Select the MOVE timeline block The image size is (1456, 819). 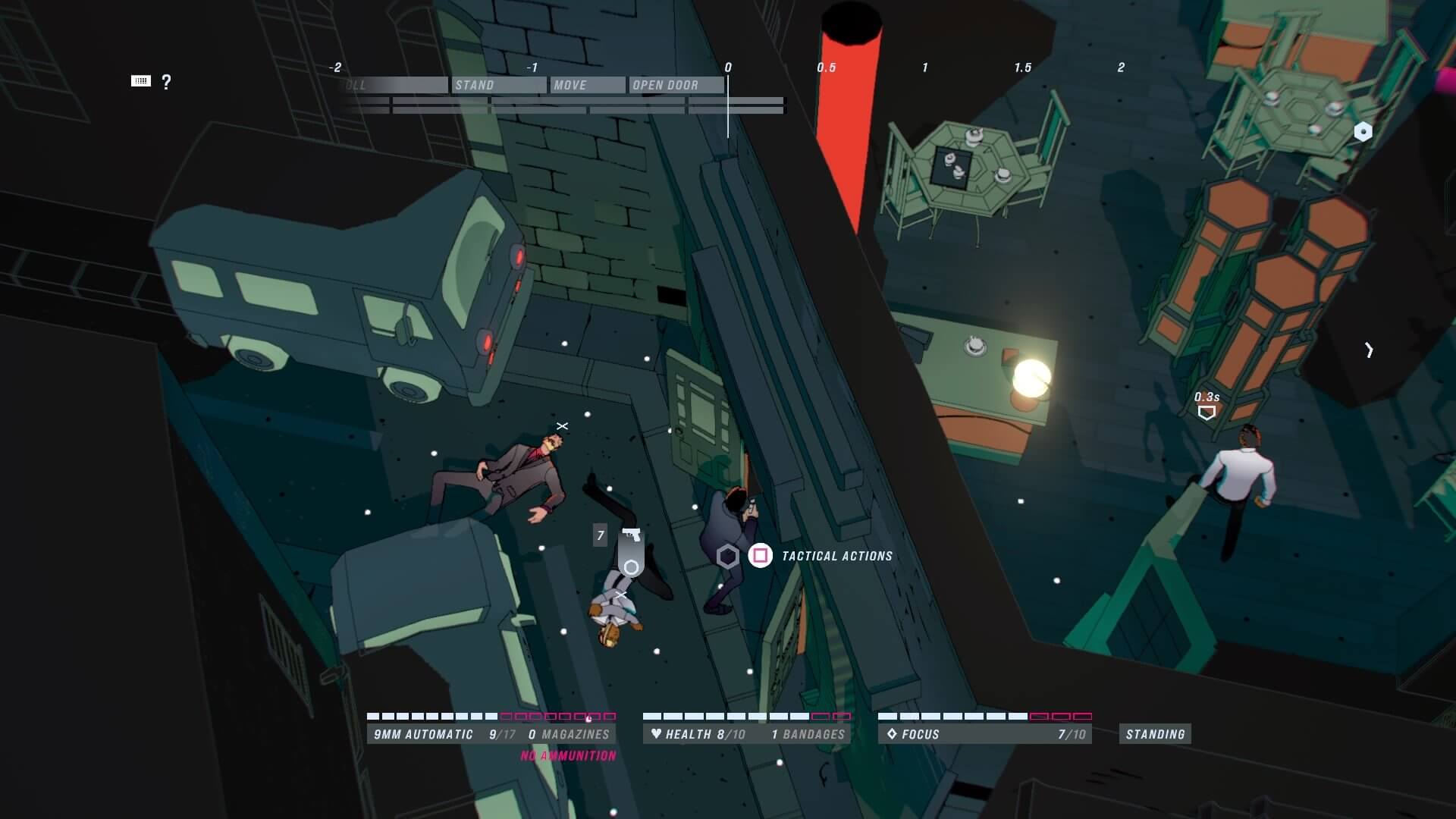pyautogui.click(x=588, y=85)
